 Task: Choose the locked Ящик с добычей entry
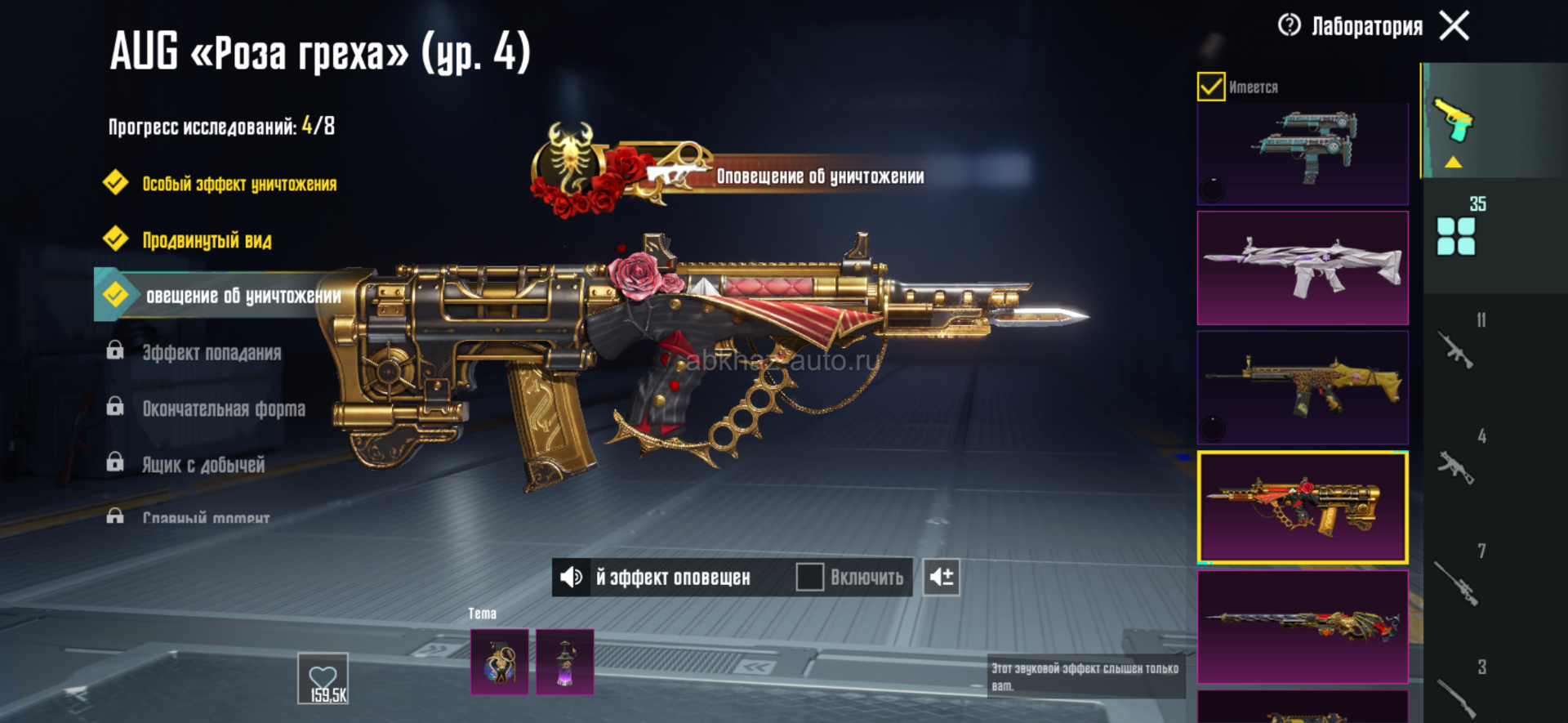click(203, 465)
